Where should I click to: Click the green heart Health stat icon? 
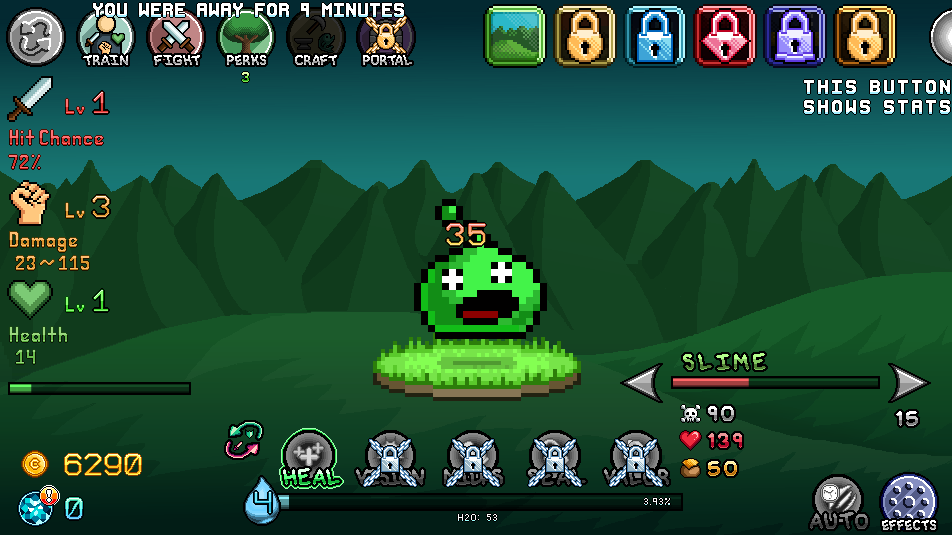click(x=31, y=299)
